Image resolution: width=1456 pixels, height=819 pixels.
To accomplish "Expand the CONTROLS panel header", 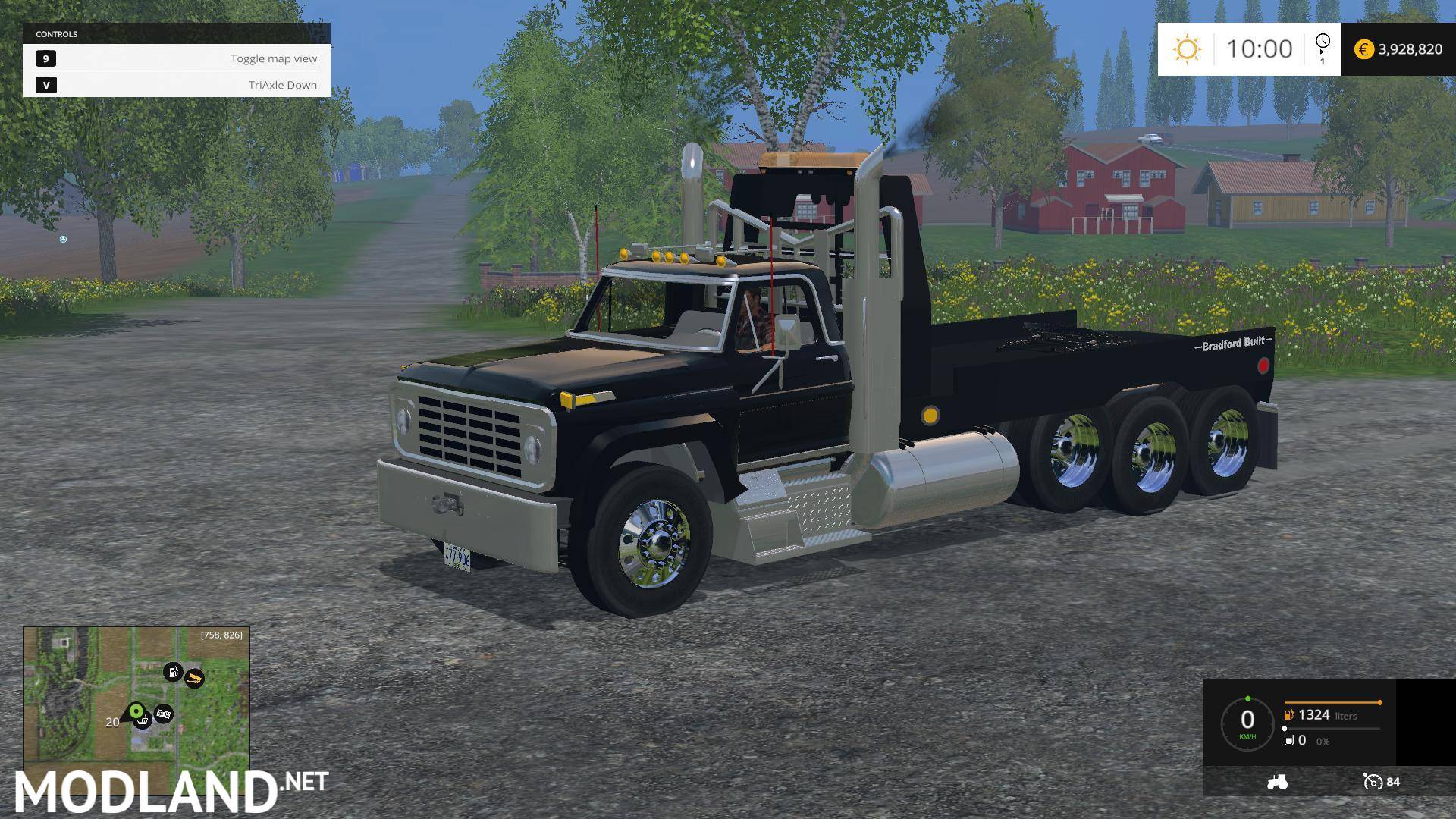I will click(57, 34).
